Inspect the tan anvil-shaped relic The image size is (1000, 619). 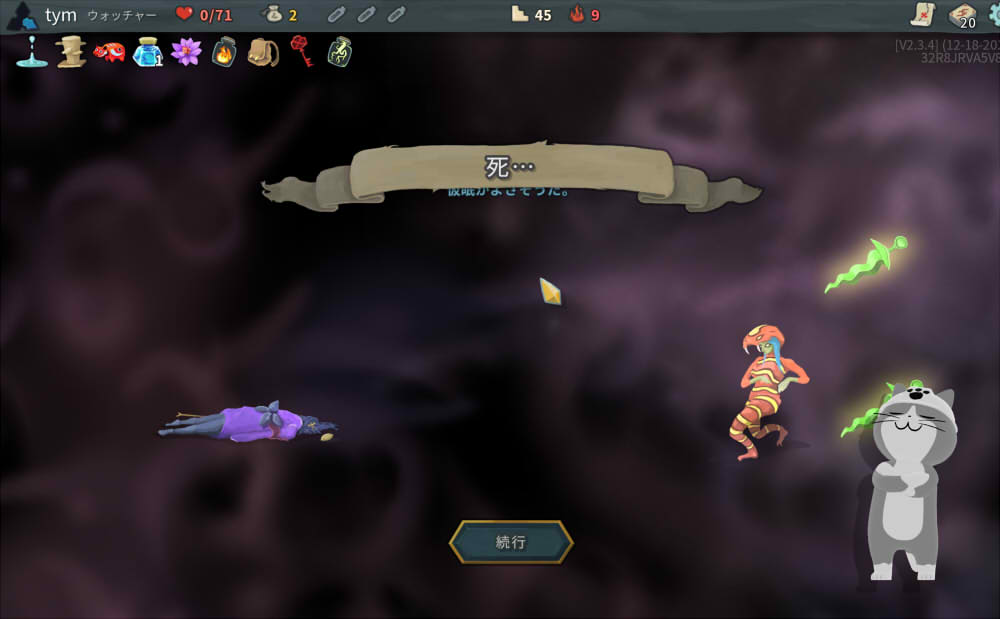pos(71,51)
